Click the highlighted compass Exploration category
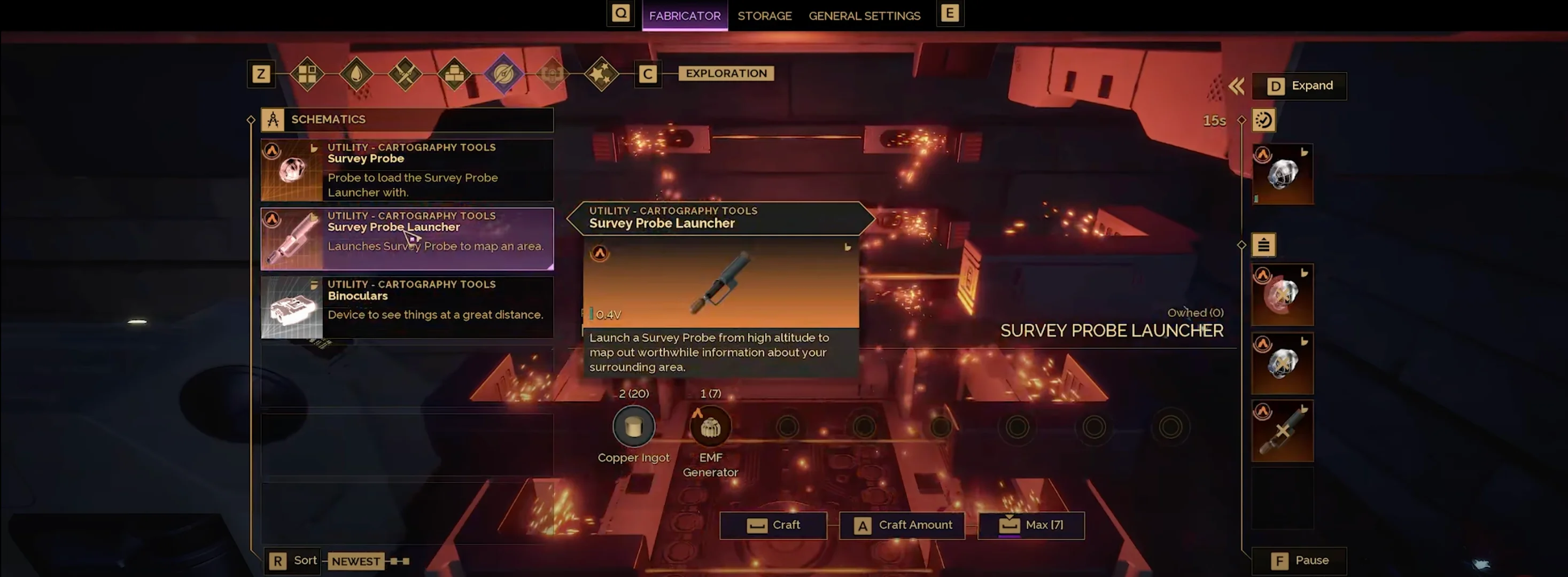Image resolution: width=1568 pixels, height=577 pixels. [503, 74]
